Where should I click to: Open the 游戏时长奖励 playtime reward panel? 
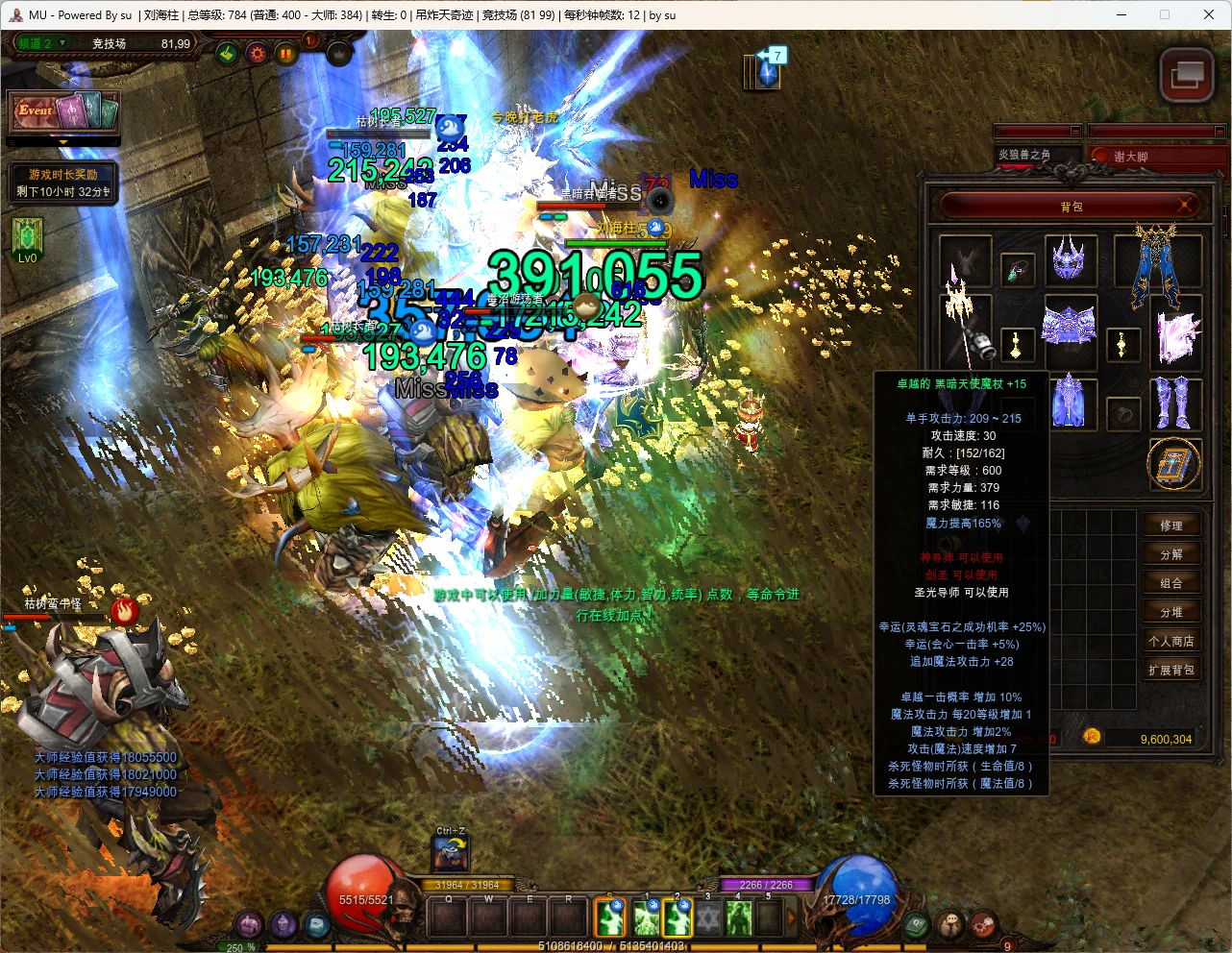pyautogui.click(x=63, y=183)
